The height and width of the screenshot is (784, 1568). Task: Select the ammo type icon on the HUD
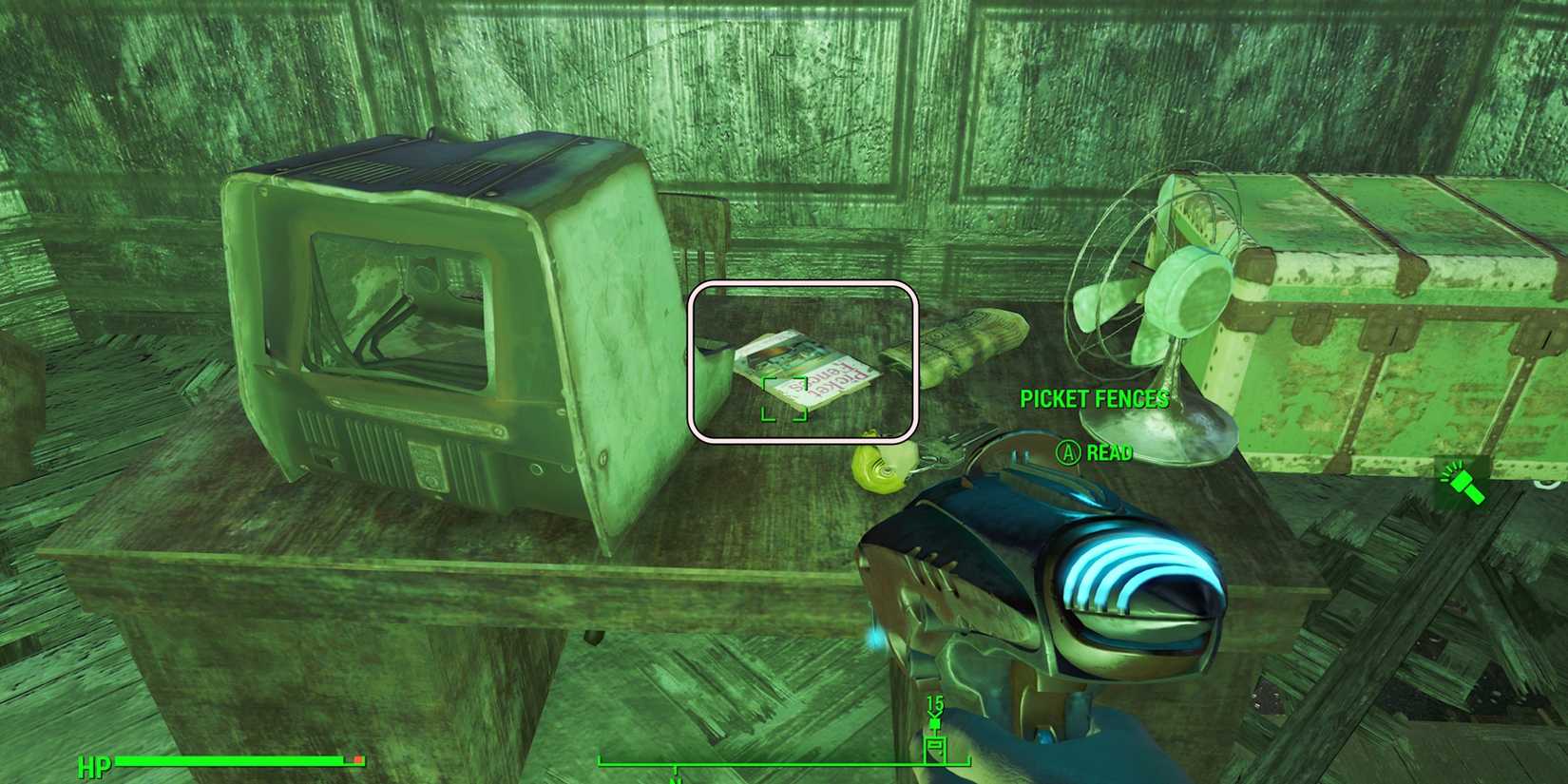point(935,749)
